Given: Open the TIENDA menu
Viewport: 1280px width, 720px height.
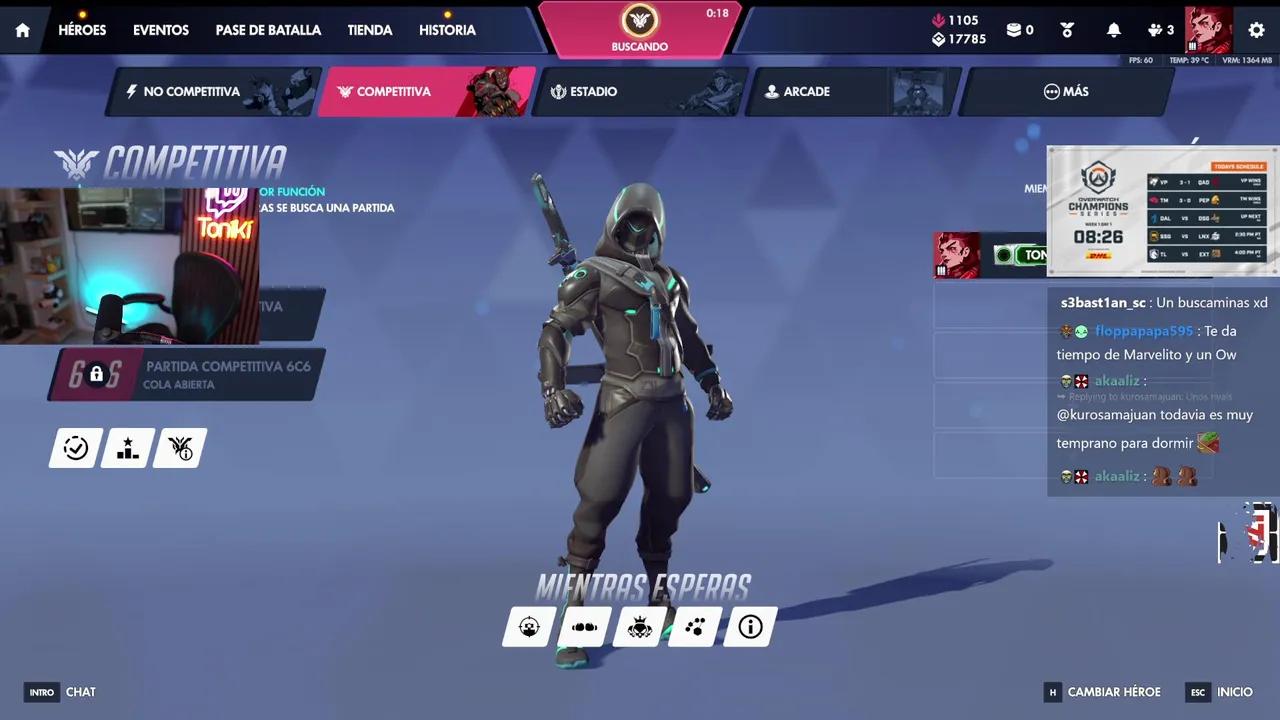Looking at the screenshot, I should pyautogui.click(x=369, y=30).
